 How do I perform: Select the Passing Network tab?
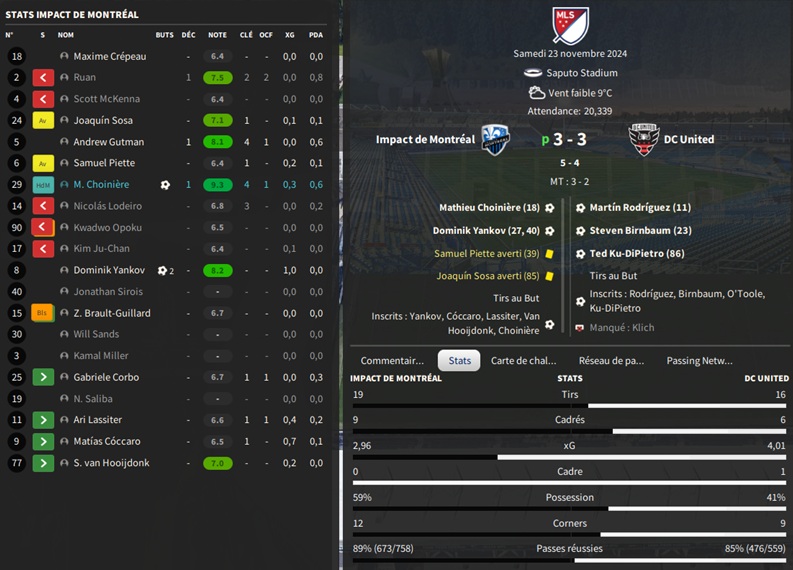point(699,360)
